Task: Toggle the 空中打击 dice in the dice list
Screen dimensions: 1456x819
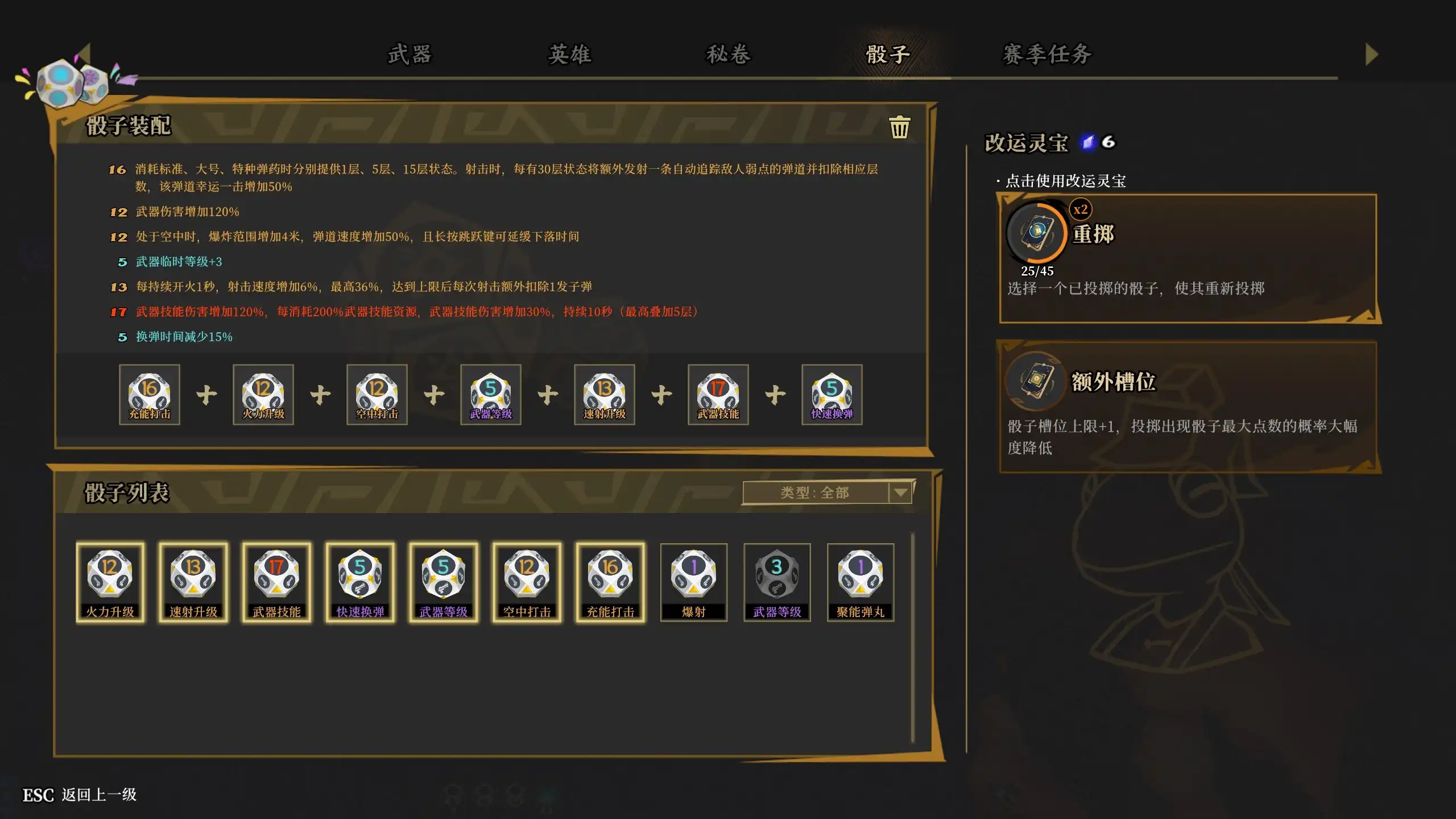Action: (x=527, y=581)
